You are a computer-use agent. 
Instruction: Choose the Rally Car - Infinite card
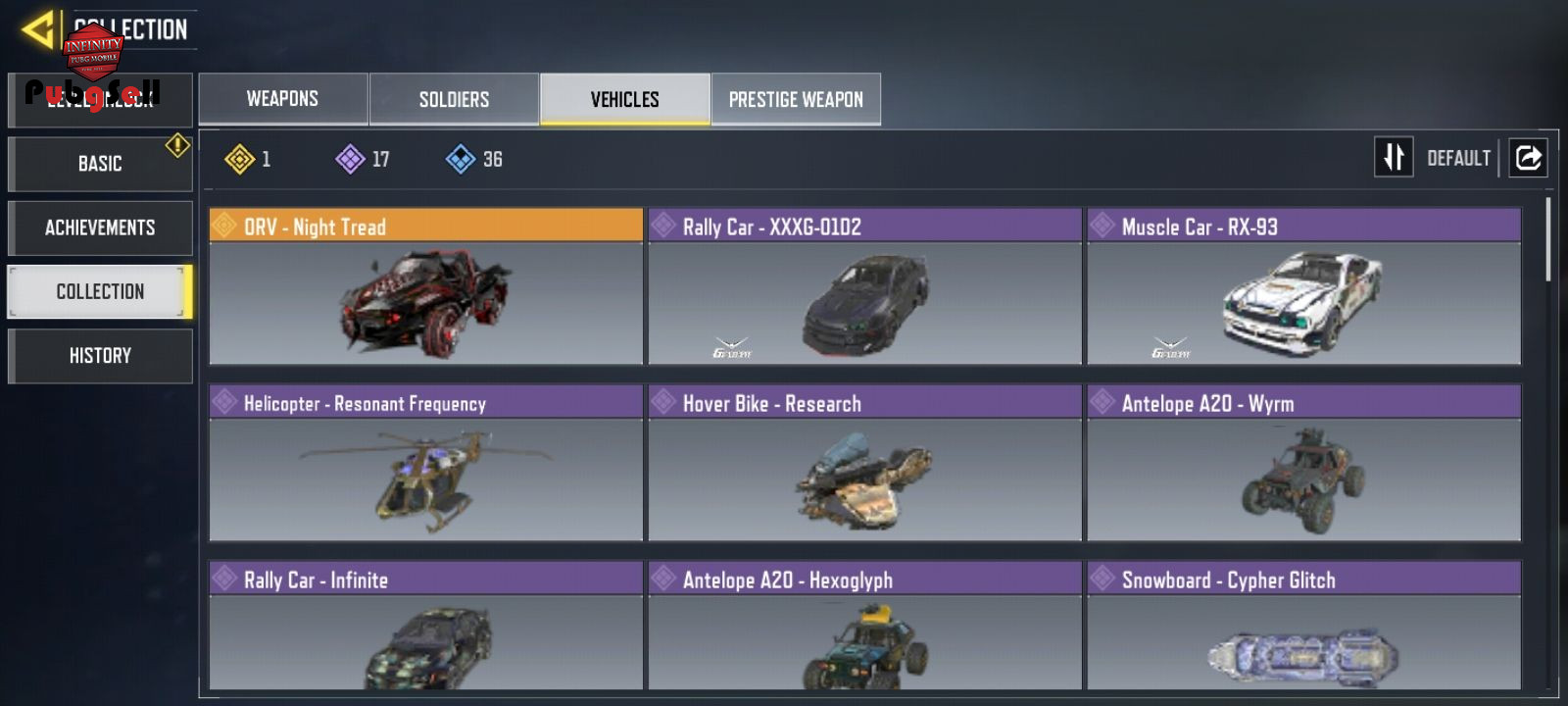[x=425, y=628]
